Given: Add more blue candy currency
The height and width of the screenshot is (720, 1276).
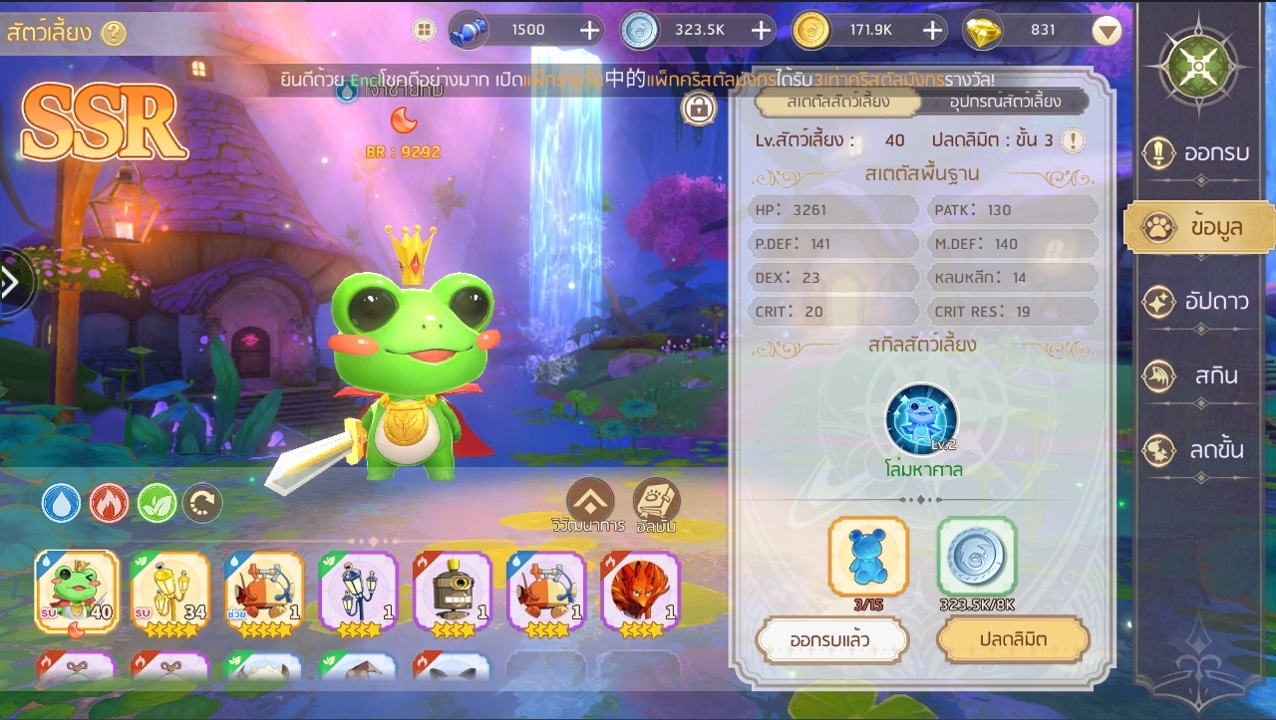Looking at the screenshot, I should (x=589, y=30).
